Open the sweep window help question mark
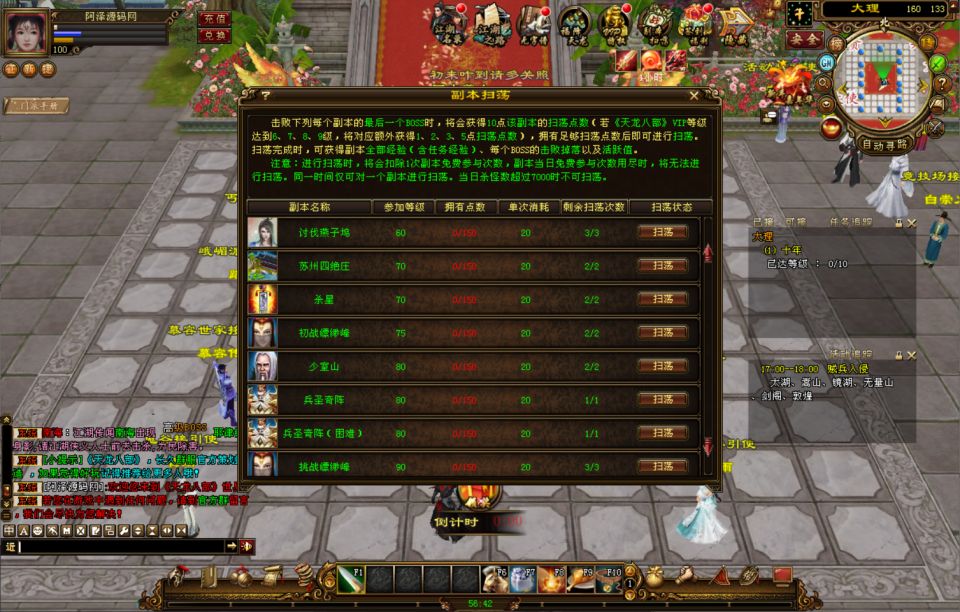 pos(265,96)
